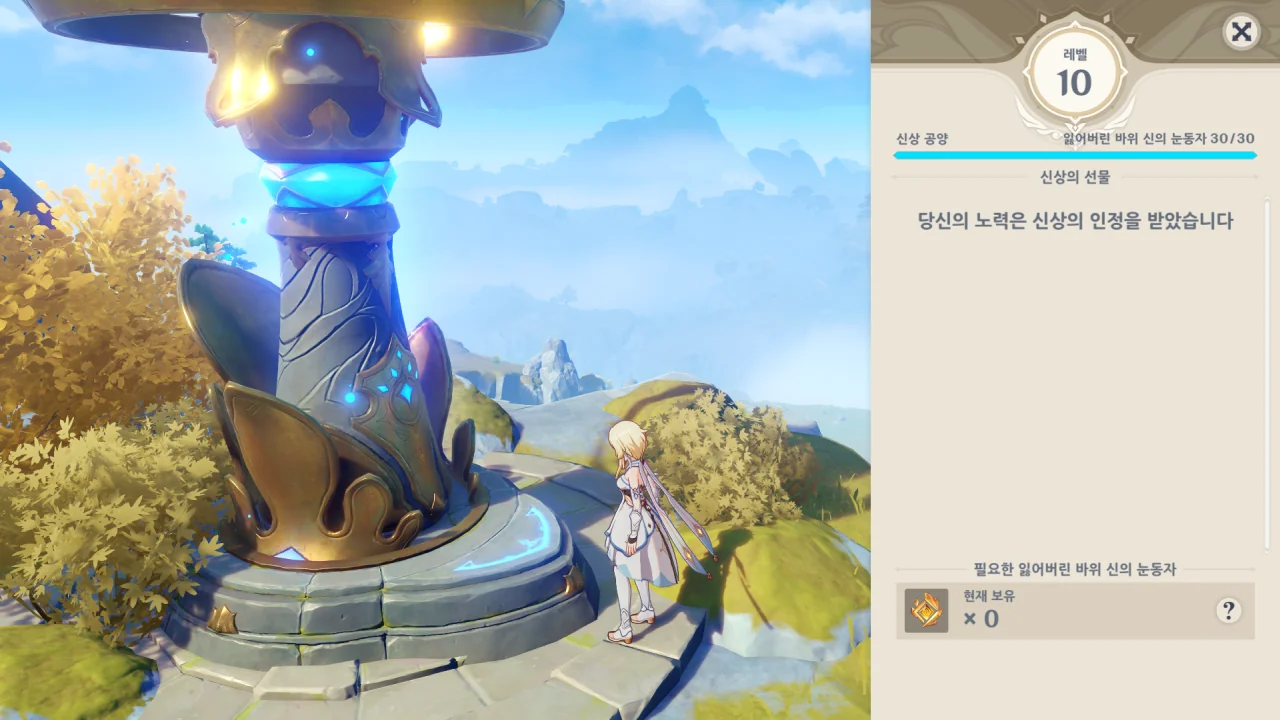
Task: Click the close X button on the panel
Action: pyautogui.click(x=1240, y=33)
